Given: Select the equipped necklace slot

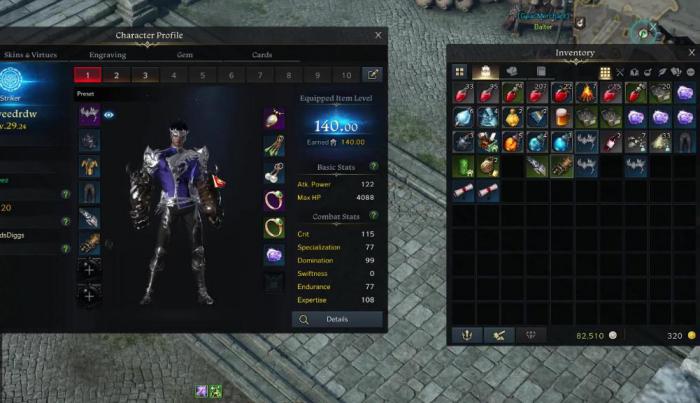Looking at the screenshot, I should click(274, 118).
